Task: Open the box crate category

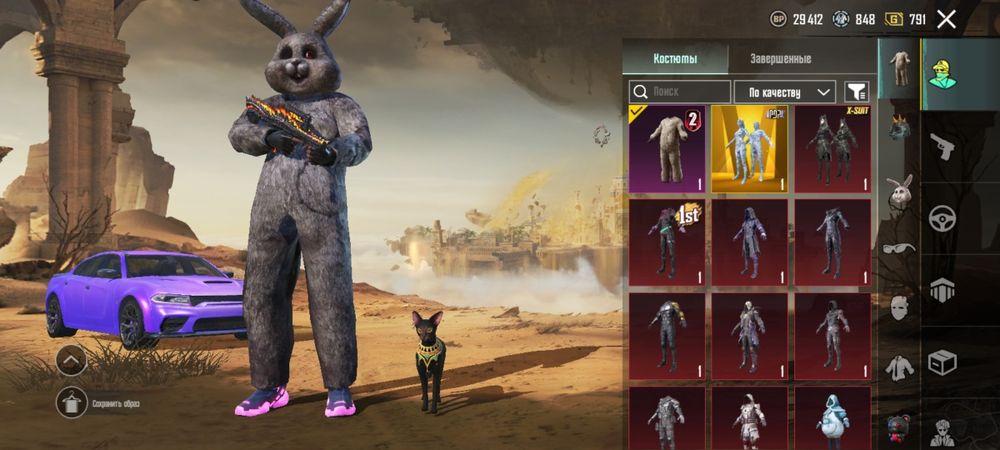Action: click(x=941, y=362)
